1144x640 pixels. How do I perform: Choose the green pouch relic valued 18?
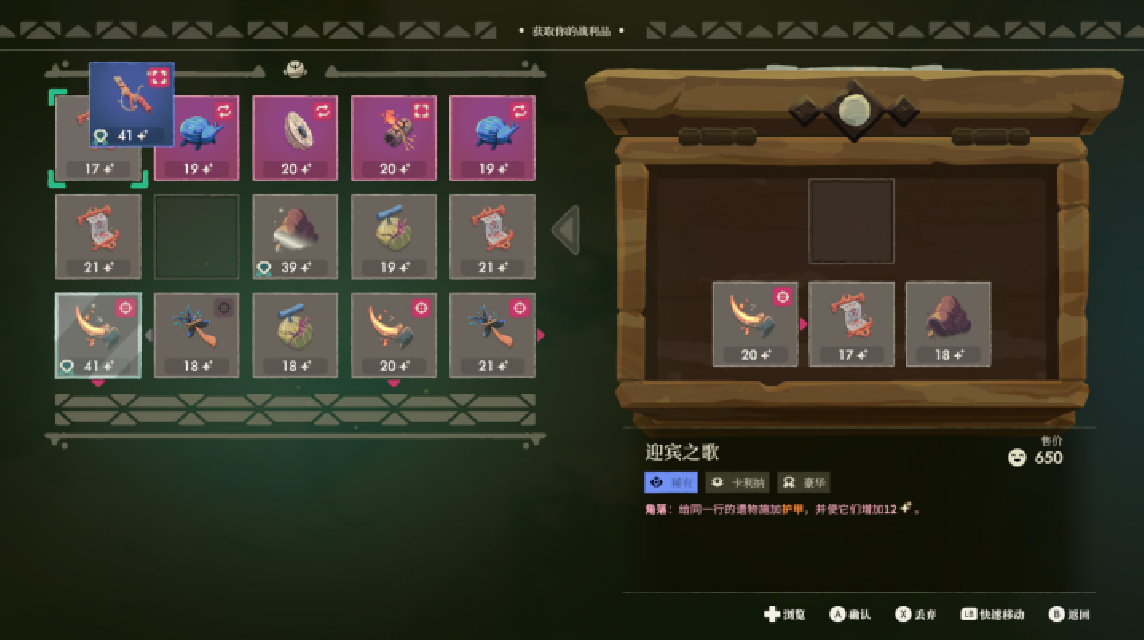coord(295,335)
